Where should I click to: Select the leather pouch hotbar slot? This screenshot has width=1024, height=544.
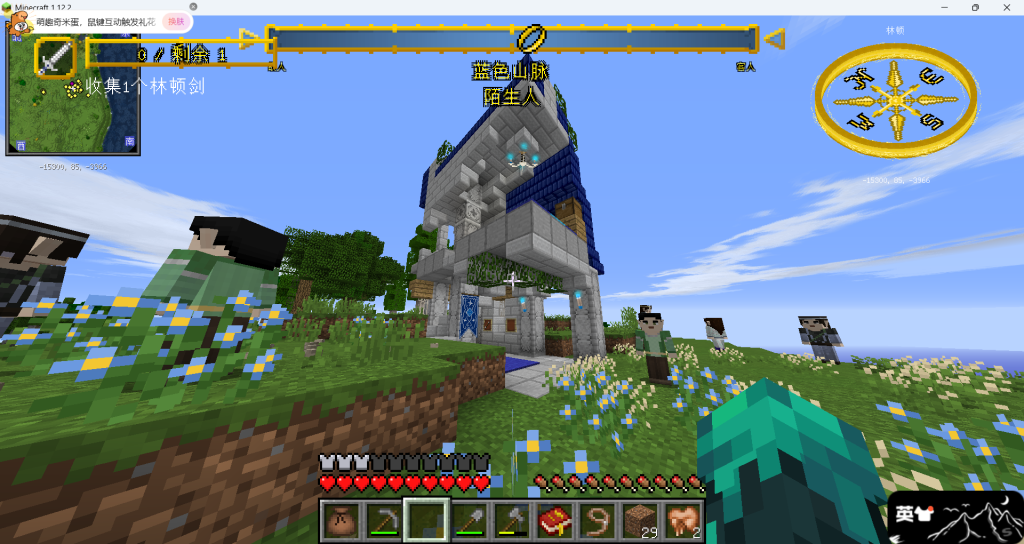pyautogui.click(x=343, y=520)
